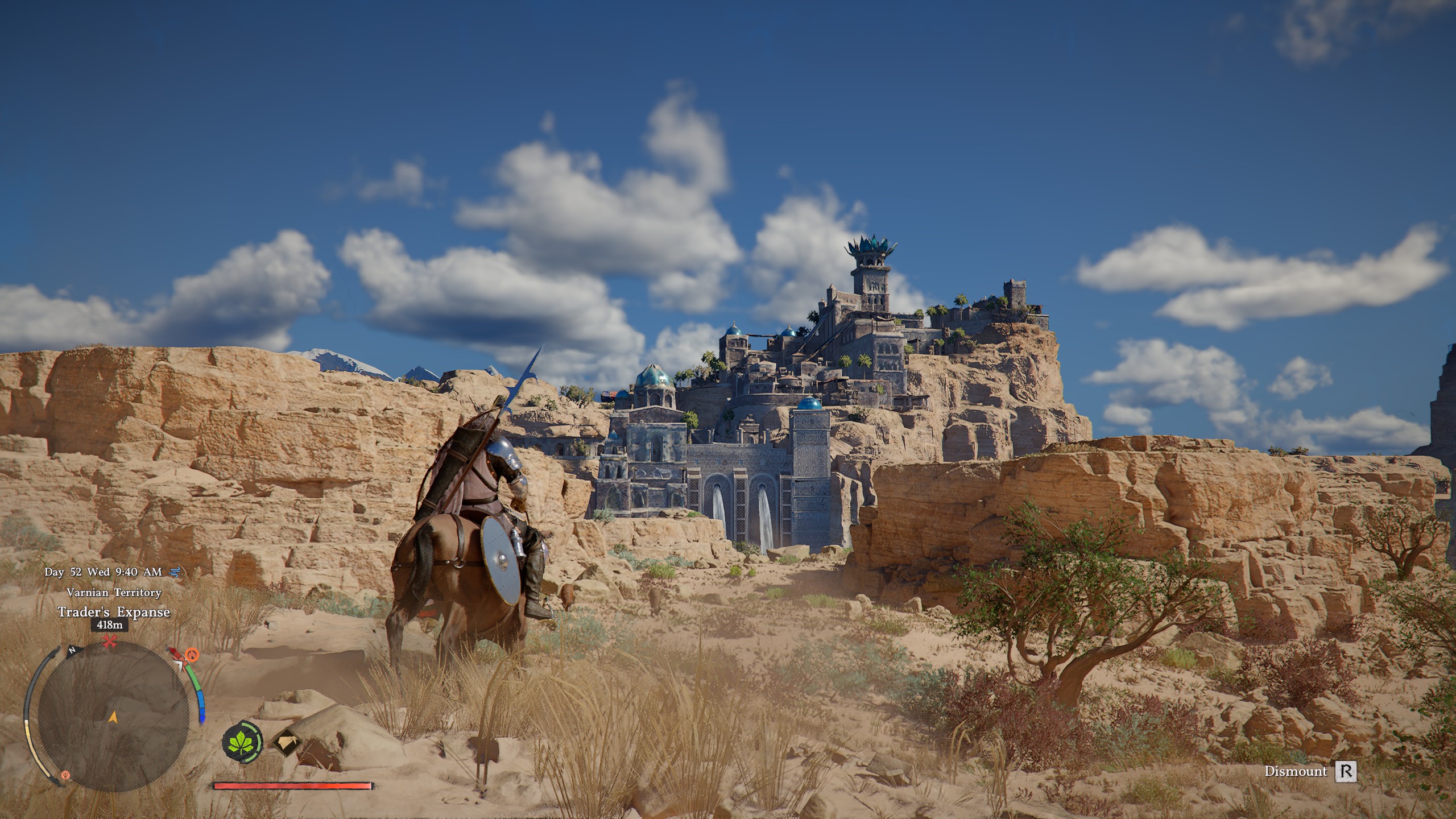Open the Trader's Expanse objective label
Viewport: 1456px width, 819px height.
point(114,611)
